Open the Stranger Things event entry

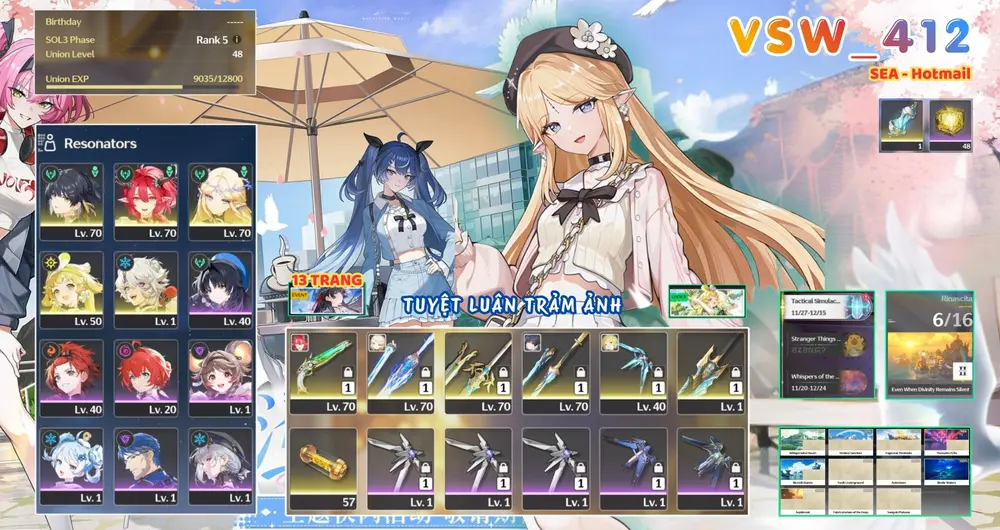pos(826,346)
